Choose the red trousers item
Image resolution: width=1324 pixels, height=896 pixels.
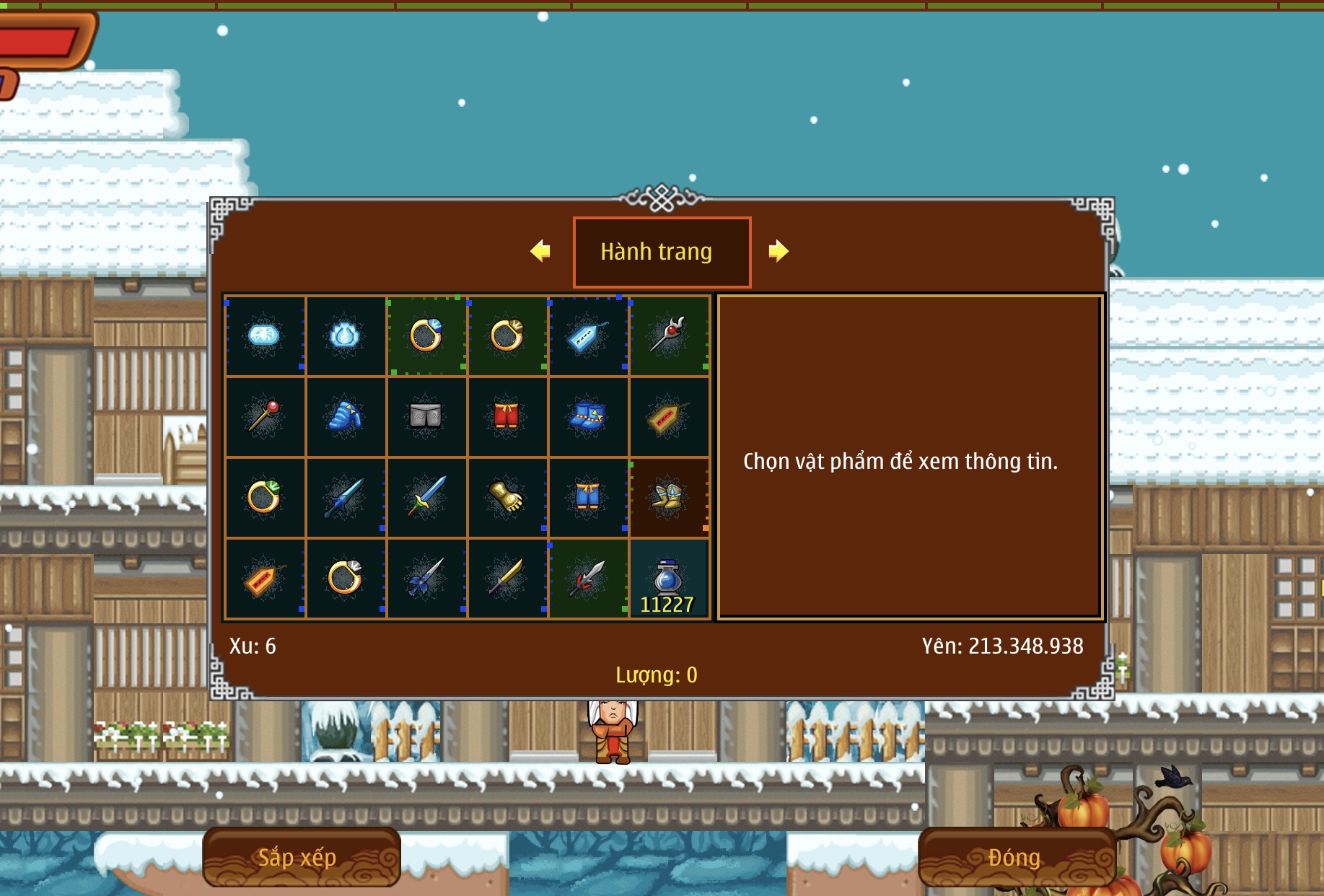(507, 416)
